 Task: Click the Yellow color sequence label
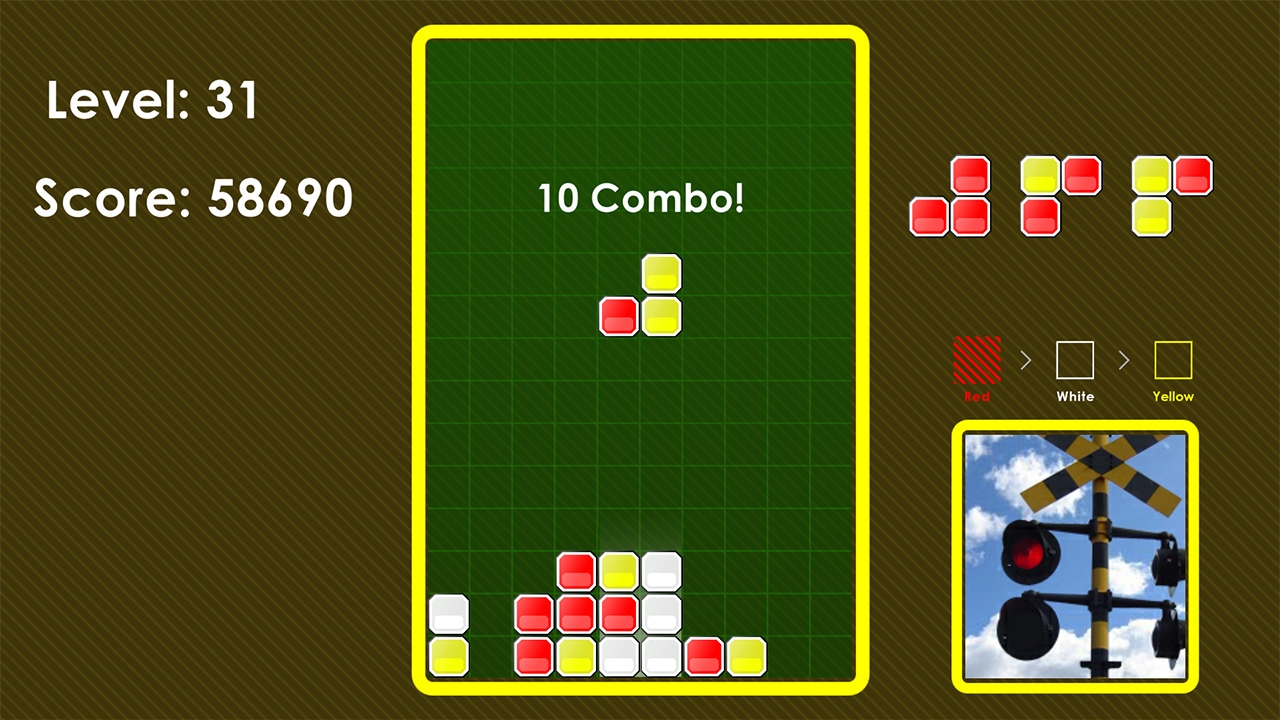(x=1172, y=397)
